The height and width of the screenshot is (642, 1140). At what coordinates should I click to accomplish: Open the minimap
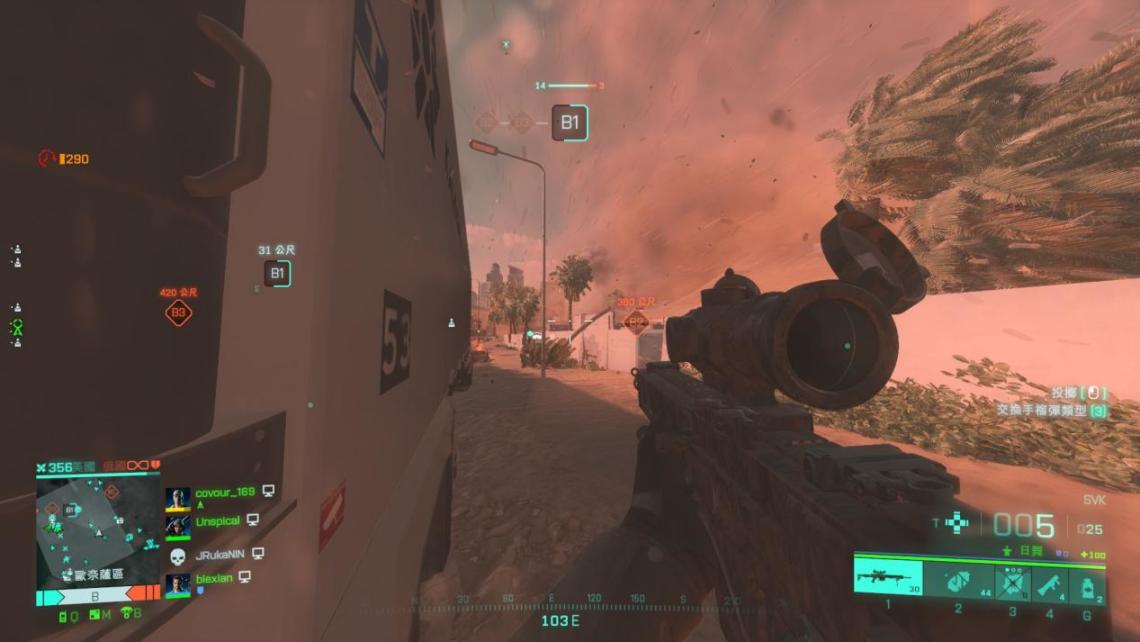[97, 529]
